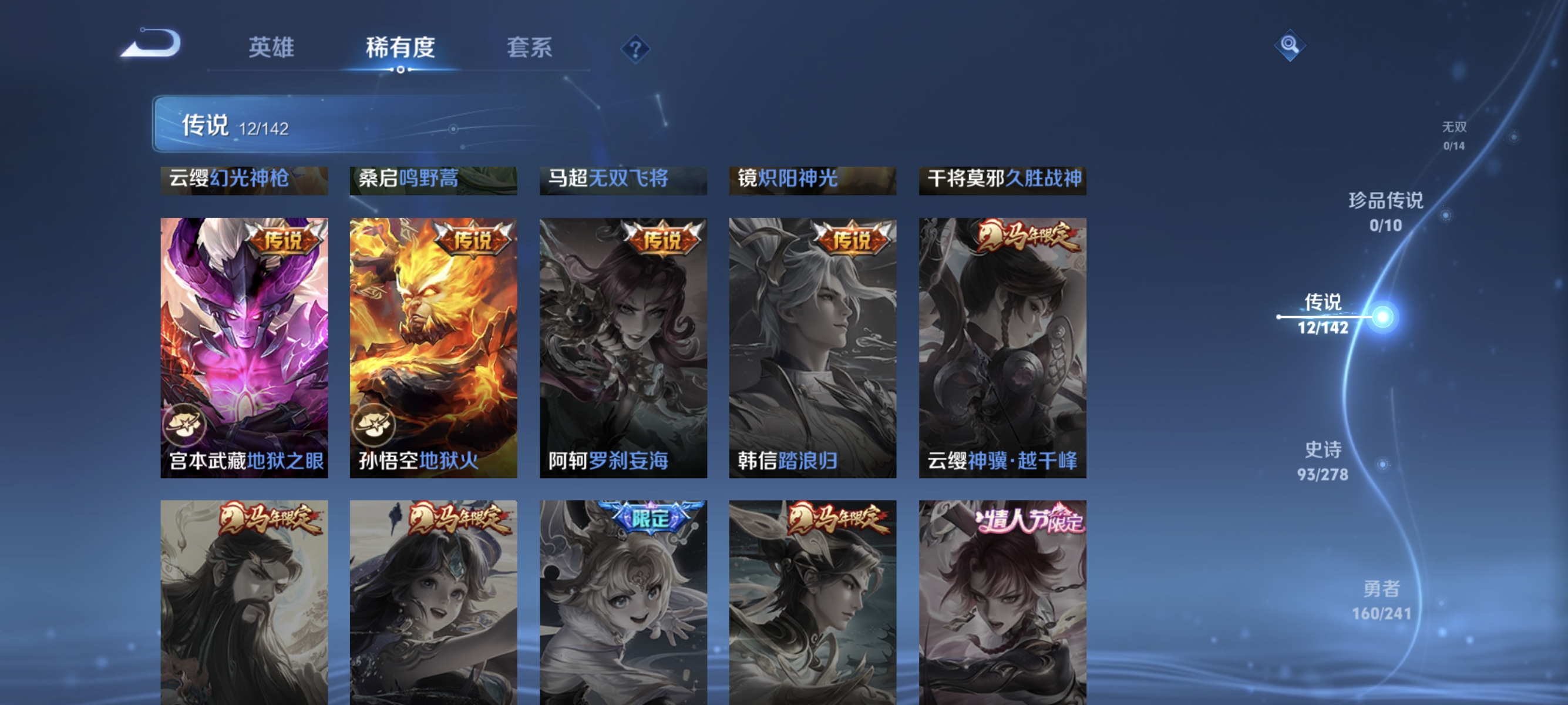This screenshot has width=1568, height=705.
Task: Switch to the 套系 tab
Action: point(530,49)
